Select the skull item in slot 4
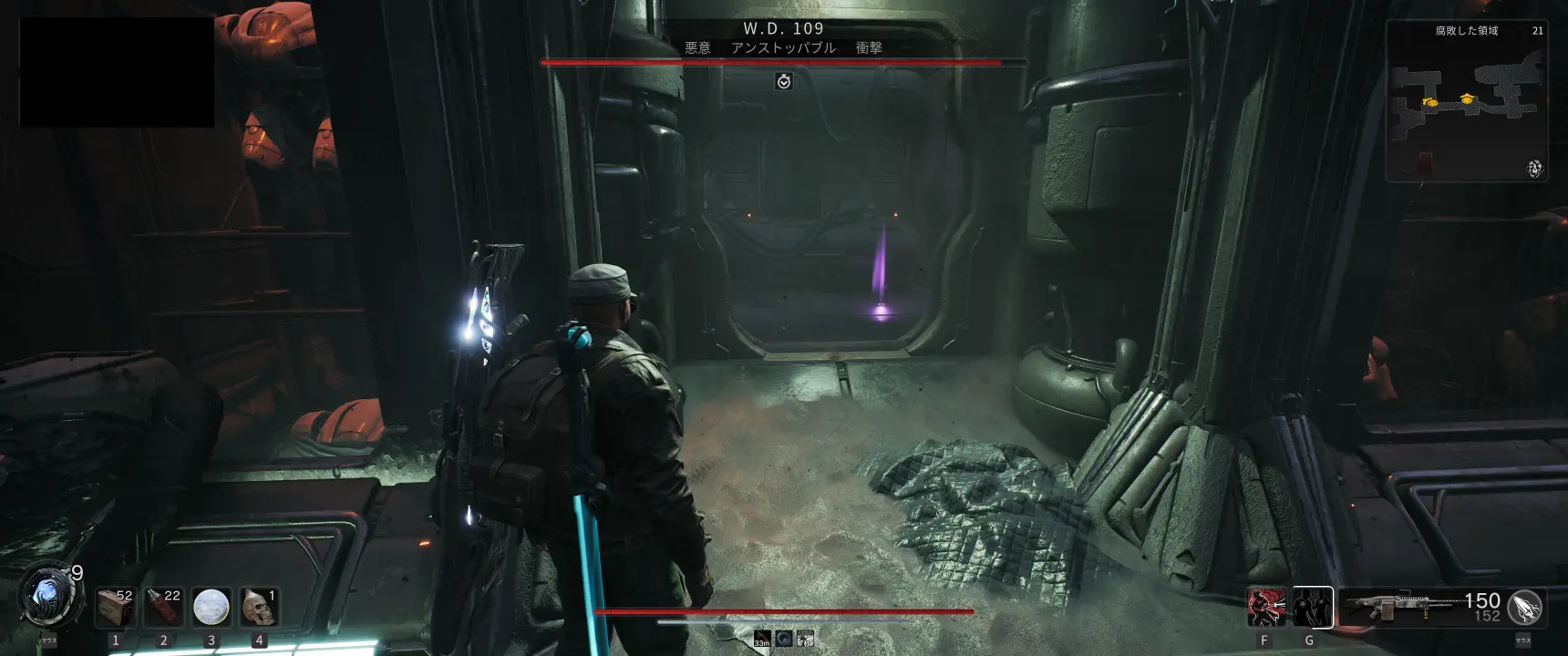The height and width of the screenshot is (656, 1568). click(259, 607)
